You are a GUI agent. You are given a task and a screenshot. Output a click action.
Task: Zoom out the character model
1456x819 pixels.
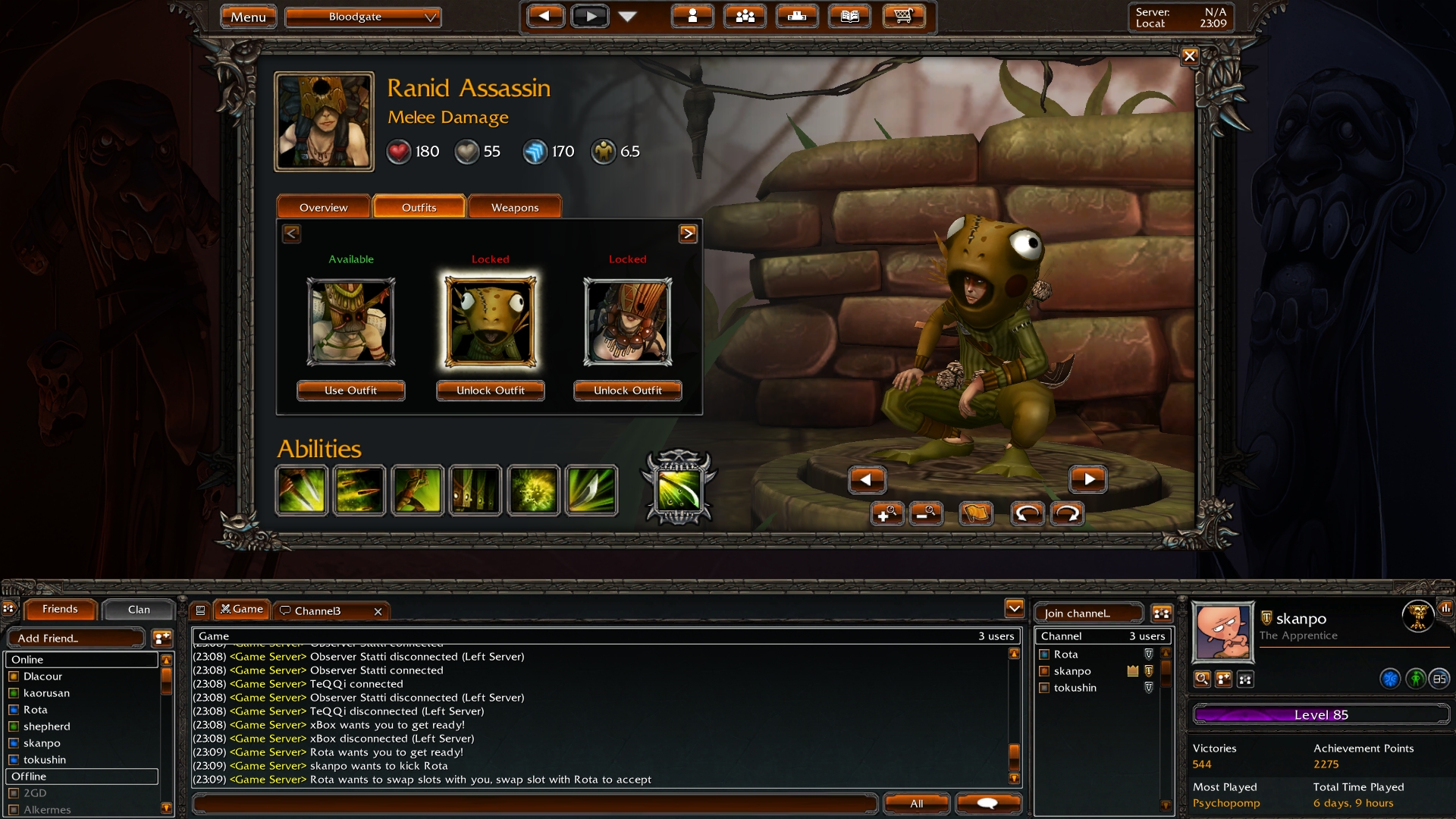925,514
